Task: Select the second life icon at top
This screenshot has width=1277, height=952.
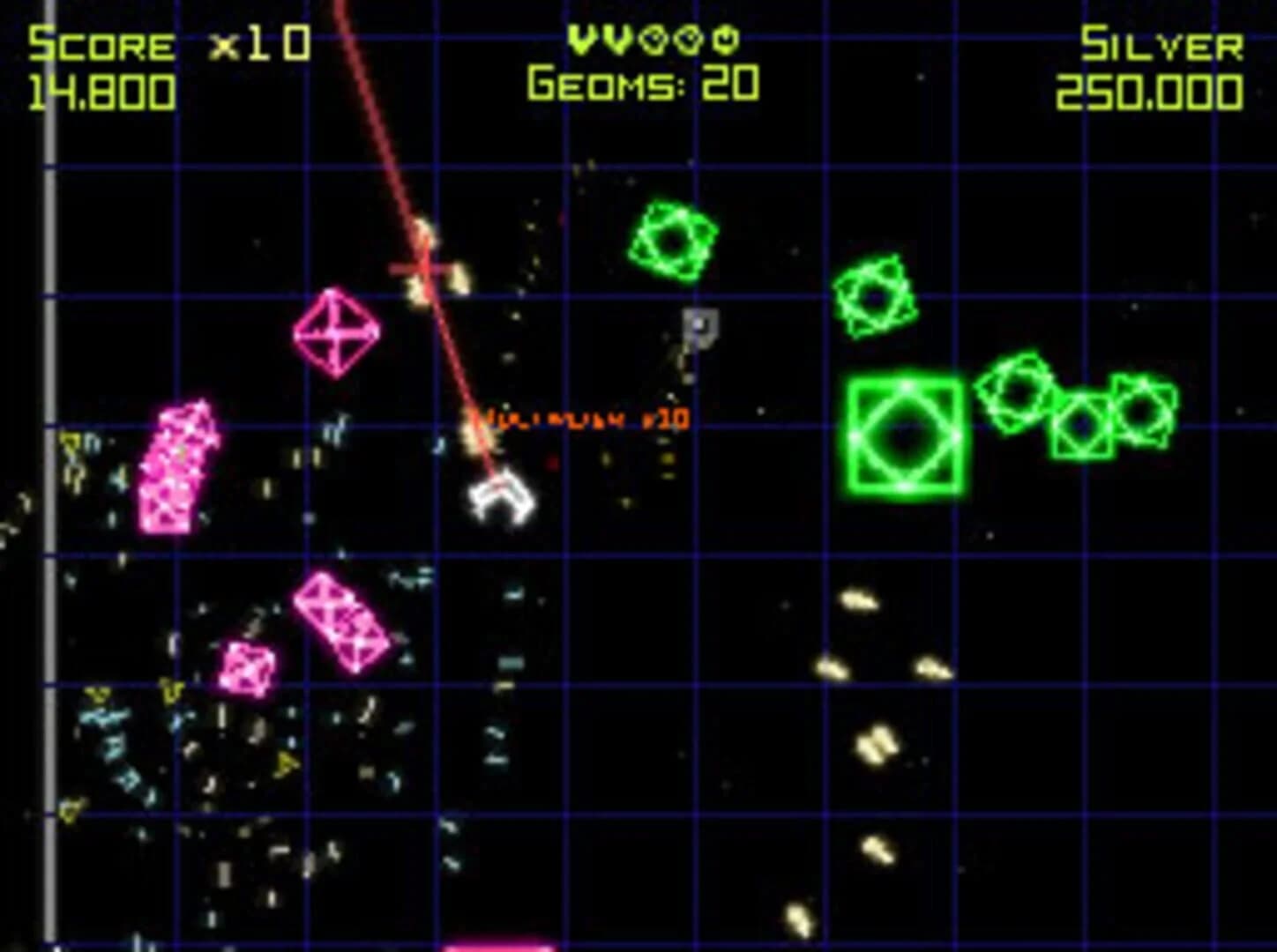Action: point(617,41)
